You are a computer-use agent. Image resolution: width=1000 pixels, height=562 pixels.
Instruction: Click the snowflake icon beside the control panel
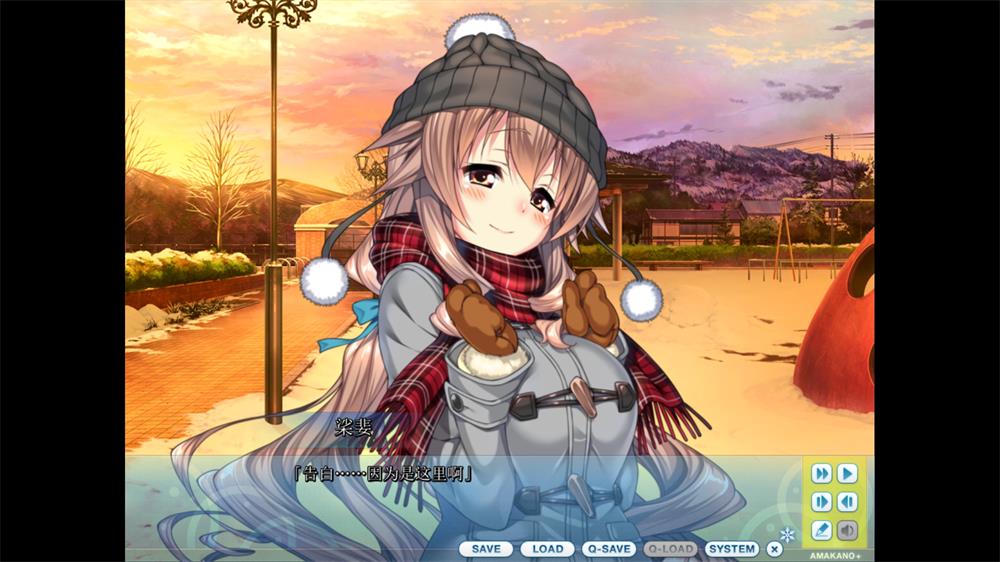(x=788, y=535)
